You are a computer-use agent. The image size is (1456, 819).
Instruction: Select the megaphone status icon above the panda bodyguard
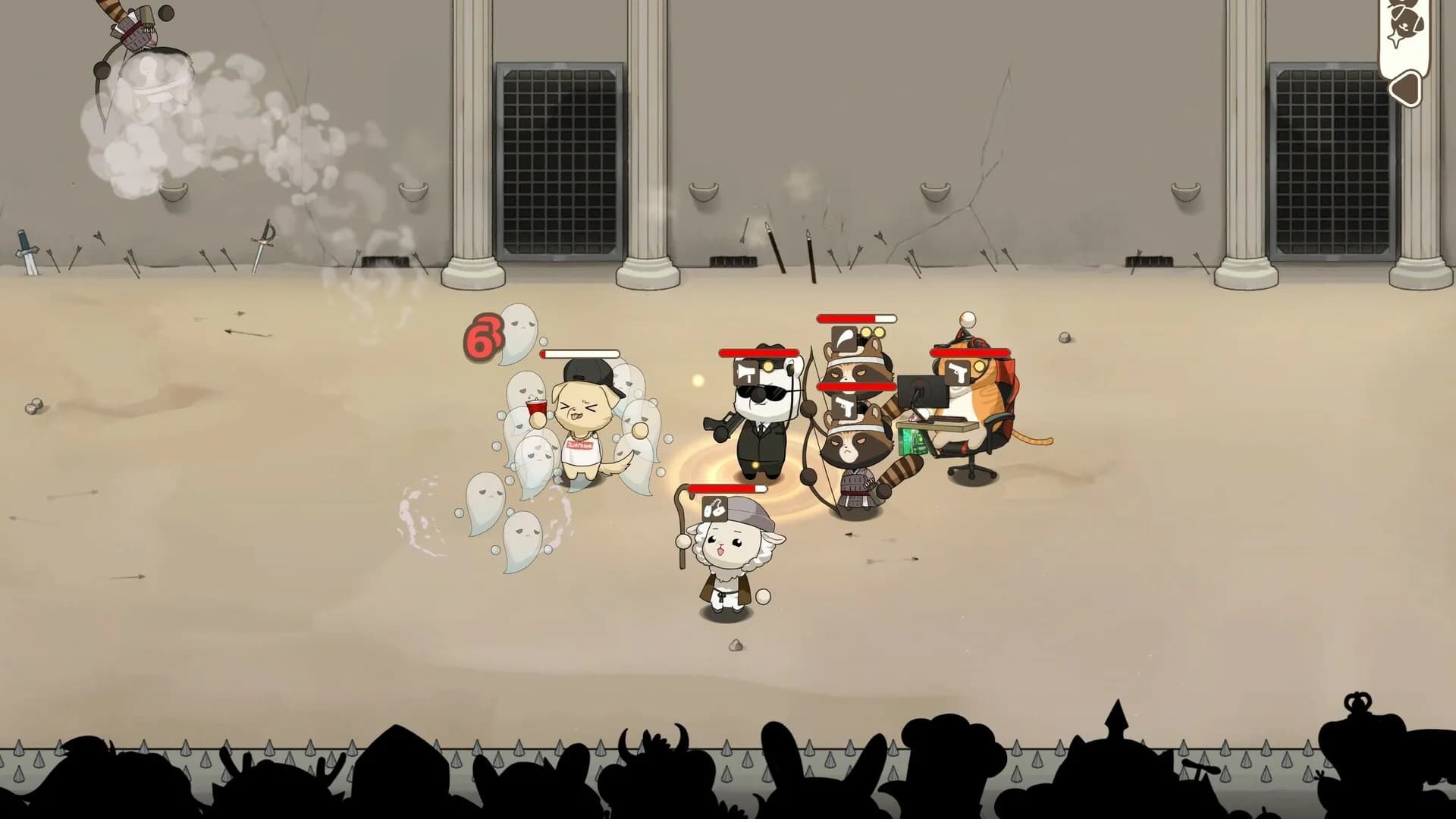pyautogui.click(x=745, y=373)
